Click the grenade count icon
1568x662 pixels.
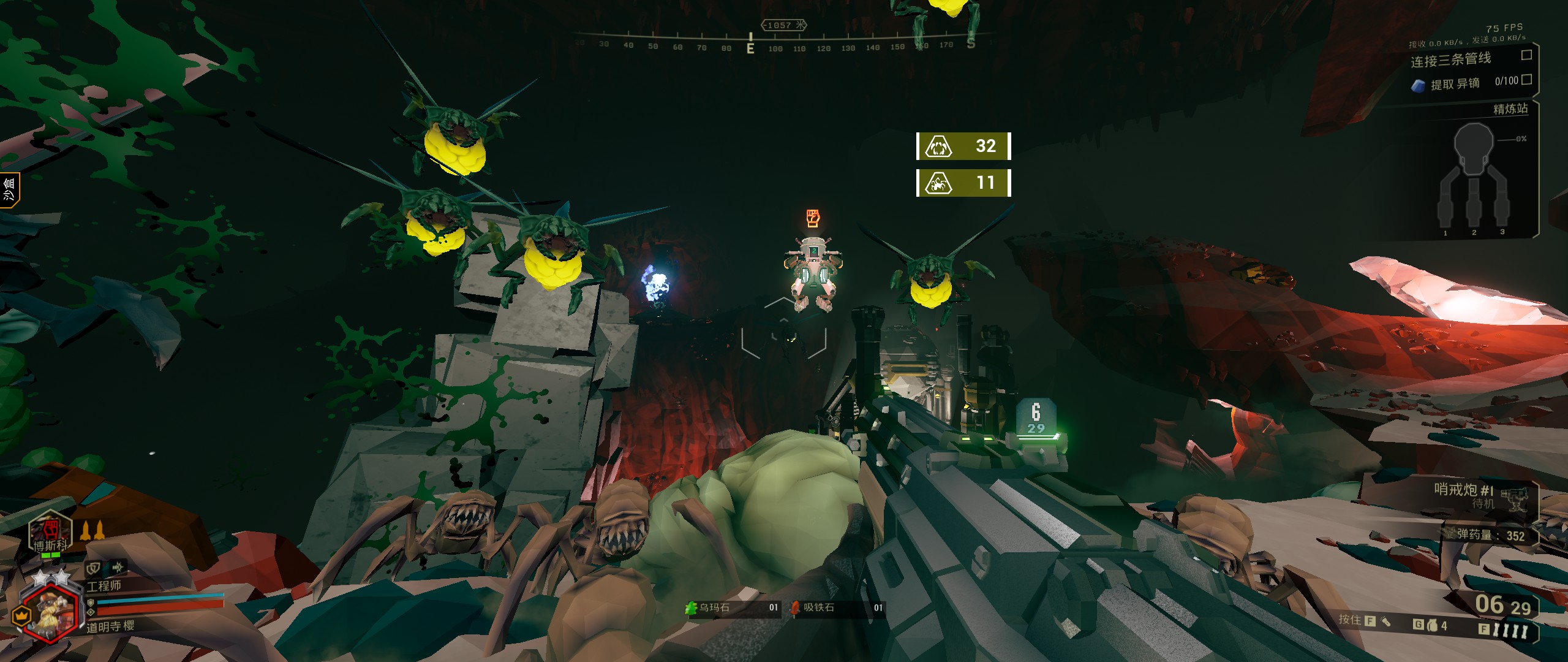(x=1432, y=625)
